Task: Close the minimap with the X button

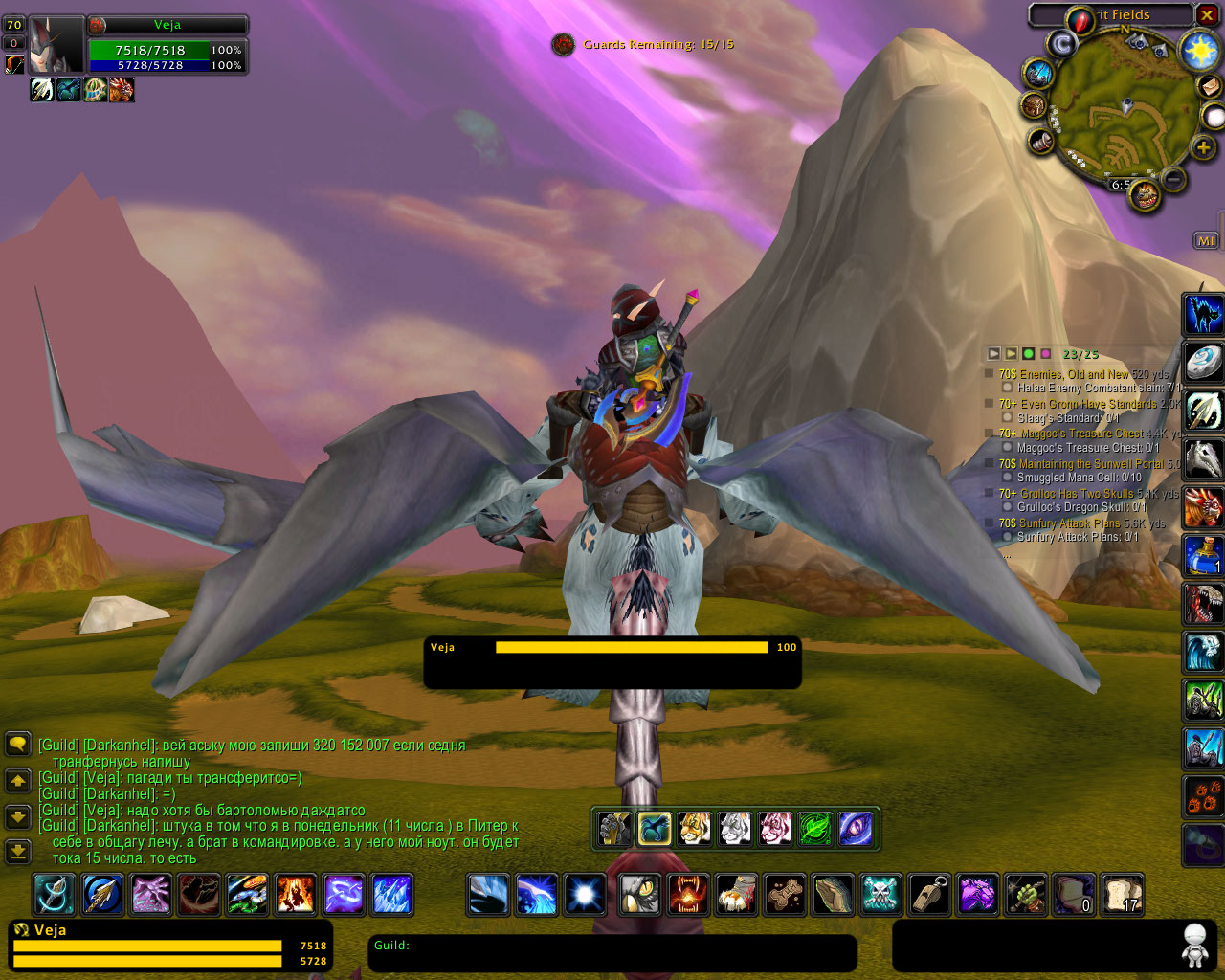Action: click(1207, 15)
